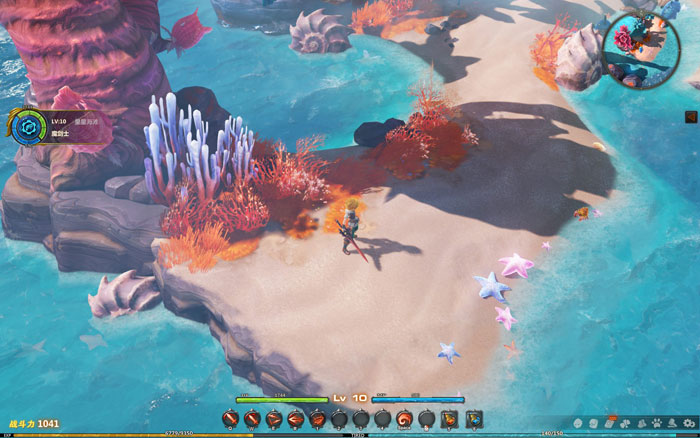Use the W slash skill

click(252, 419)
